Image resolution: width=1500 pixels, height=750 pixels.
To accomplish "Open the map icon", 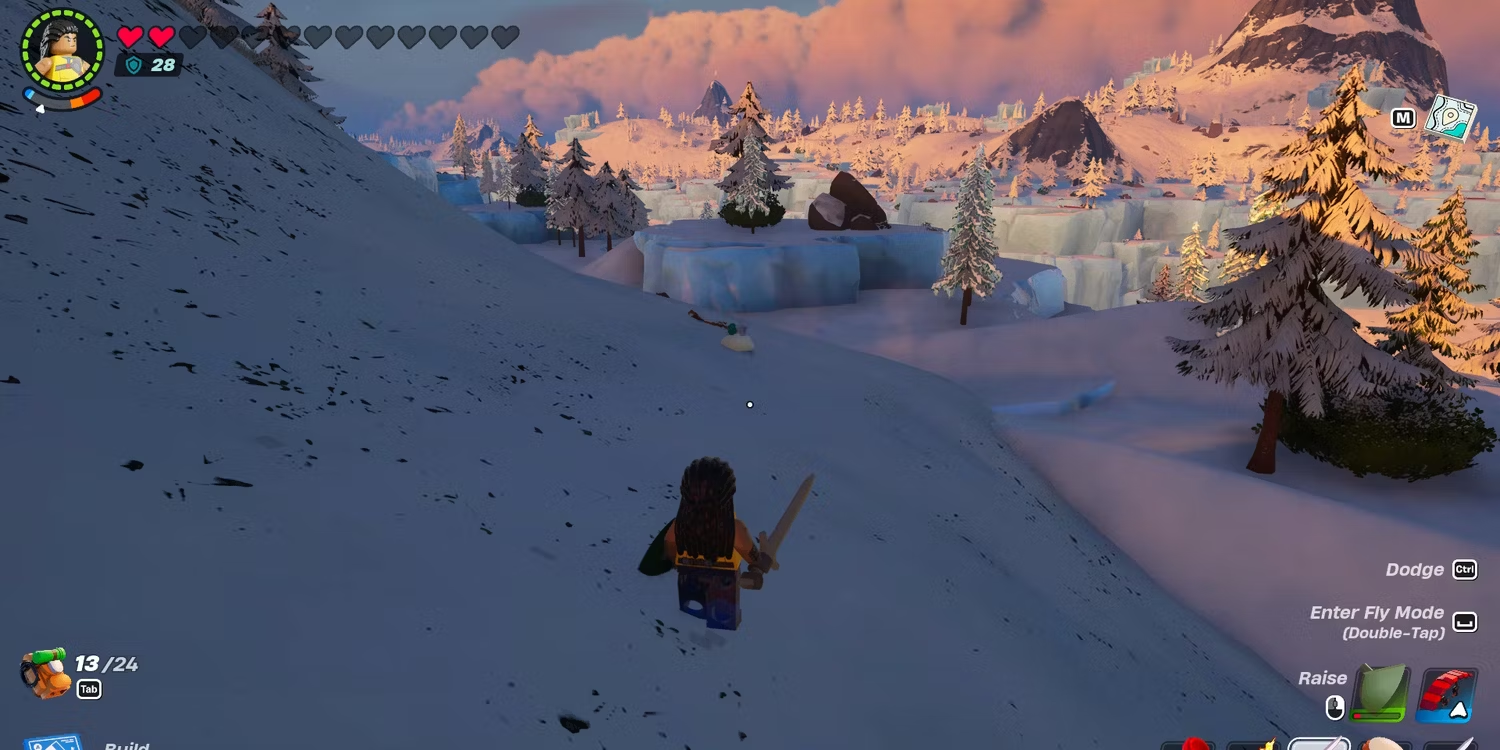I will [x=1451, y=118].
